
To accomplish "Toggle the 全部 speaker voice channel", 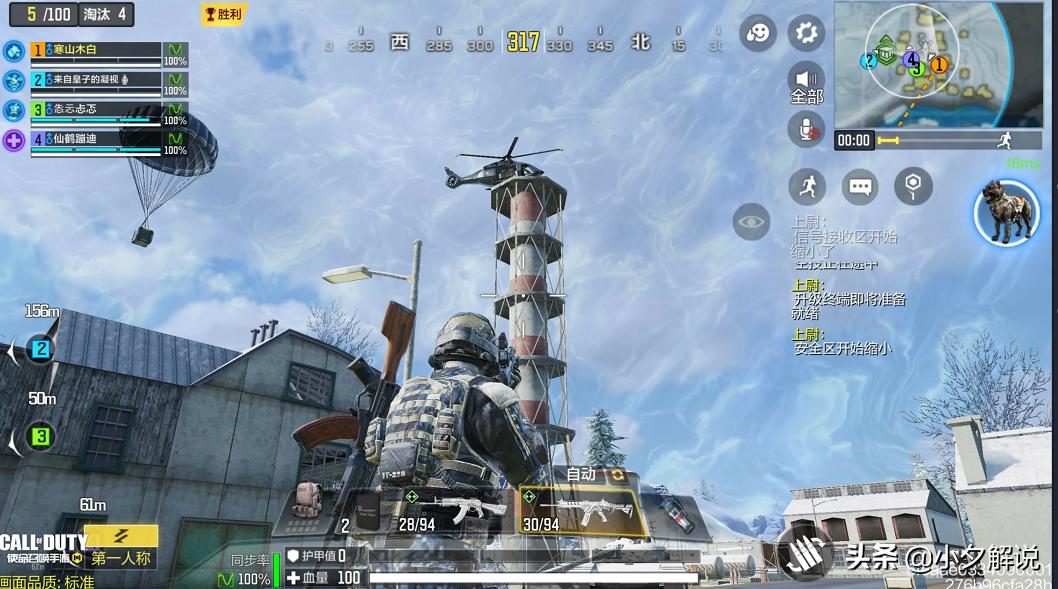I will pos(806,82).
